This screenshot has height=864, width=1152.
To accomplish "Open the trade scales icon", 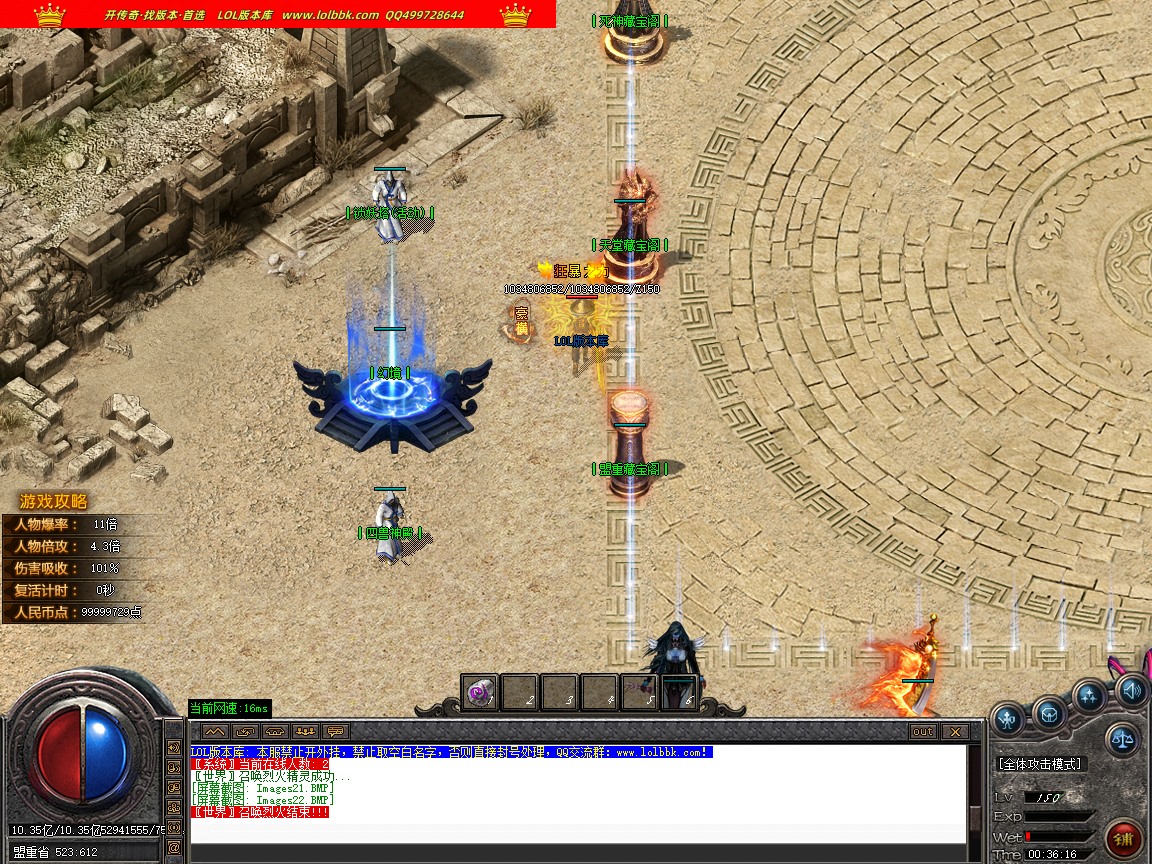I will (1123, 739).
